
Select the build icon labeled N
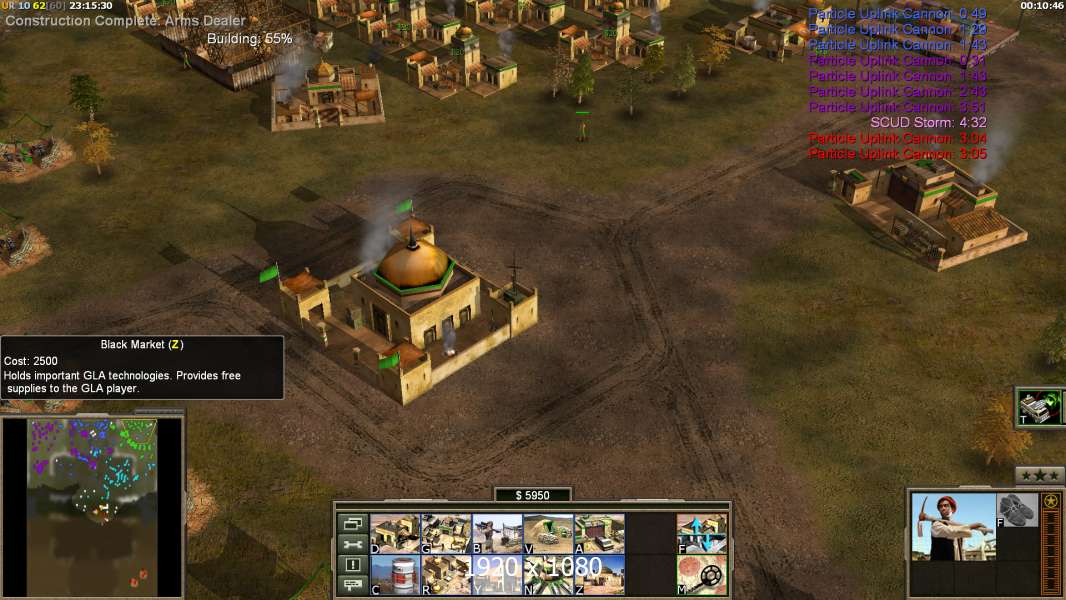[x=548, y=574]
